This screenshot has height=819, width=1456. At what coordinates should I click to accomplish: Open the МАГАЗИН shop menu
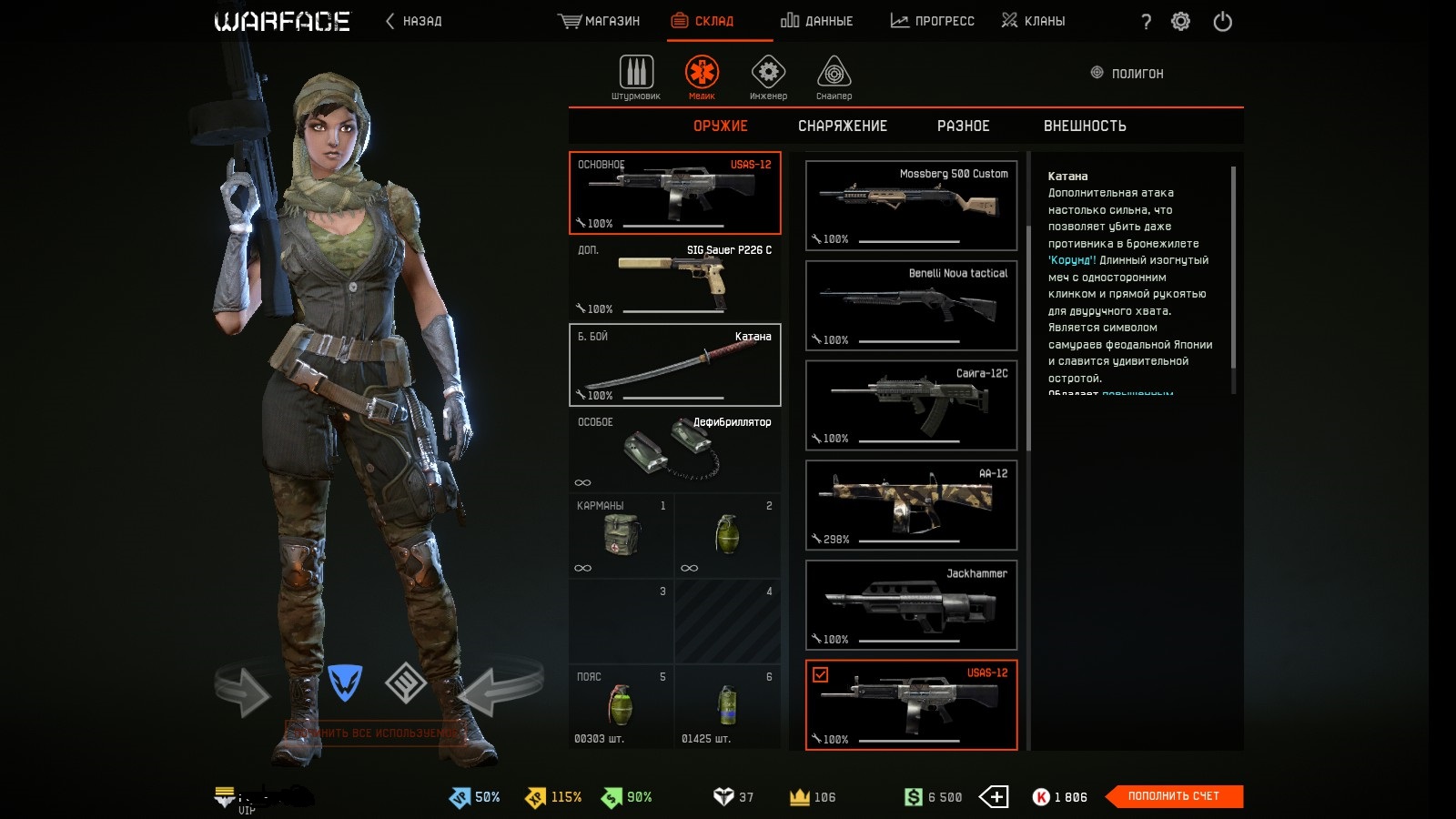pyautogui.click(x=599, y=21)
